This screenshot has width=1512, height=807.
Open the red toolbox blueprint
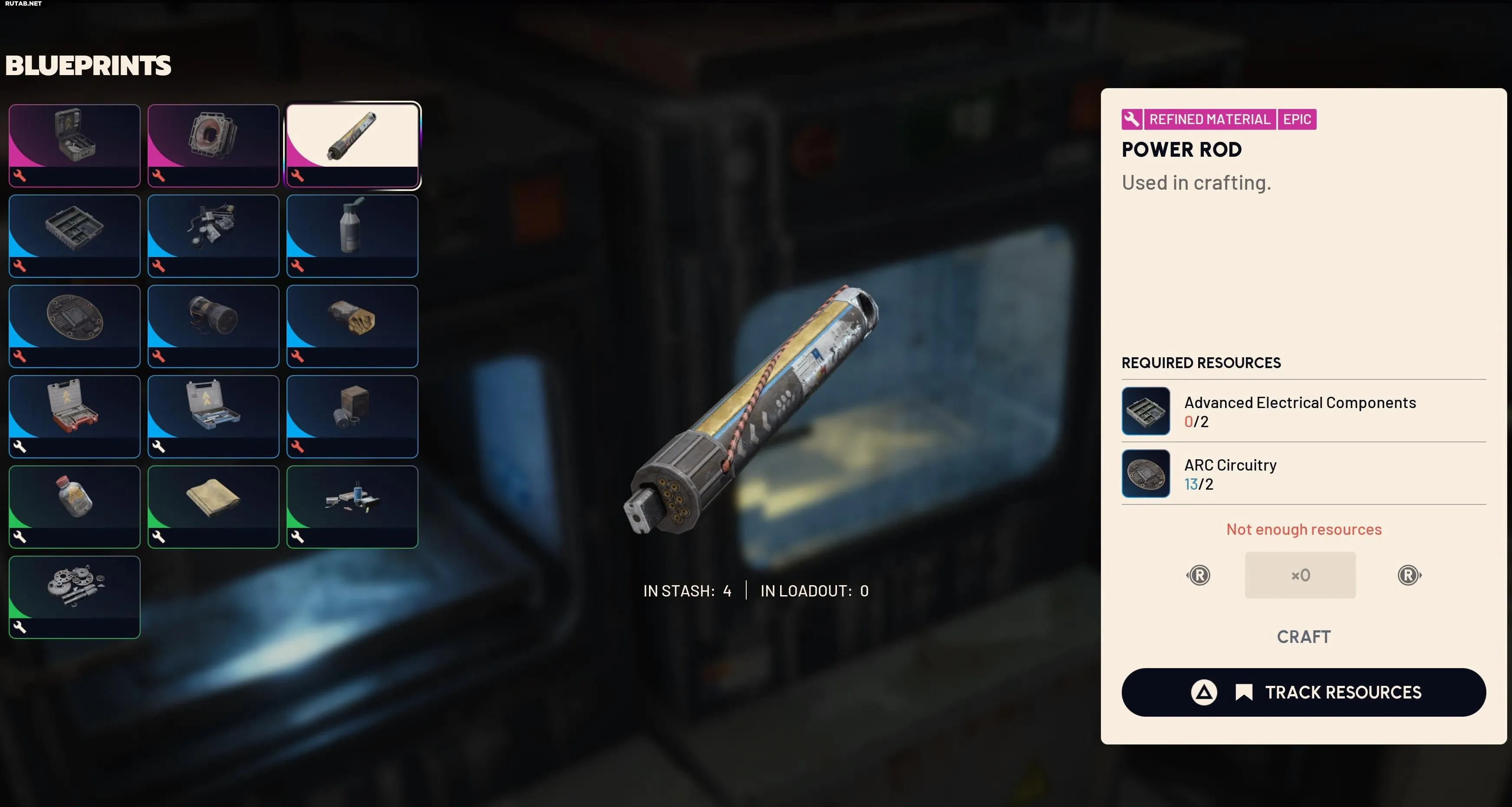[x=75, y=416]
